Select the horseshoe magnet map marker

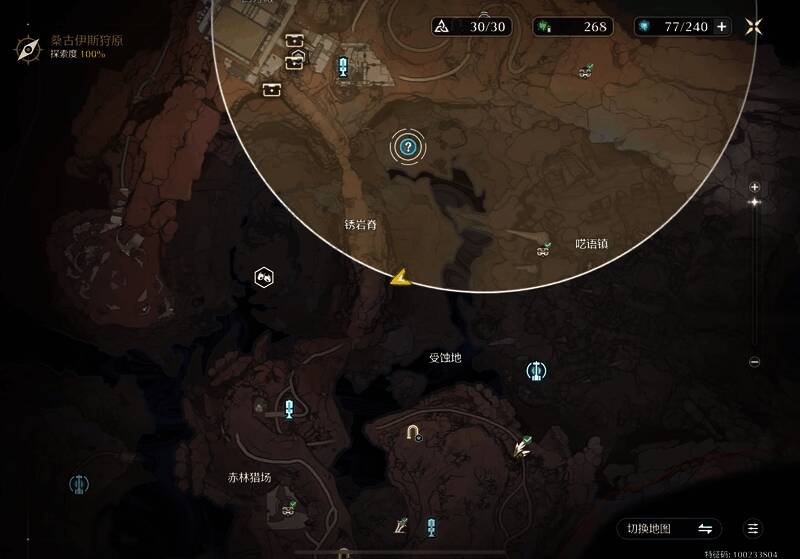tap(411, 432)
